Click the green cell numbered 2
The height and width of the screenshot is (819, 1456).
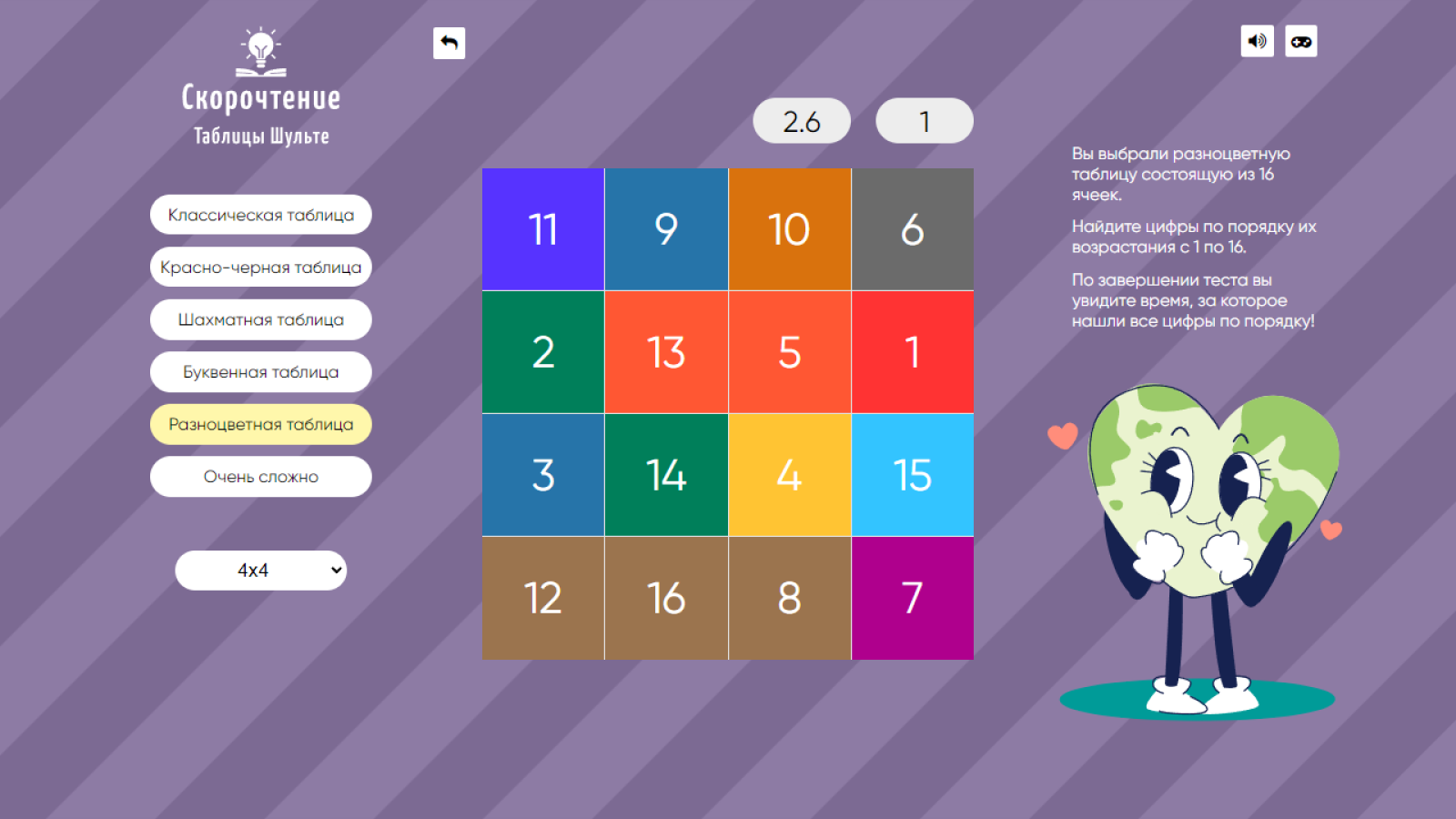542,352
